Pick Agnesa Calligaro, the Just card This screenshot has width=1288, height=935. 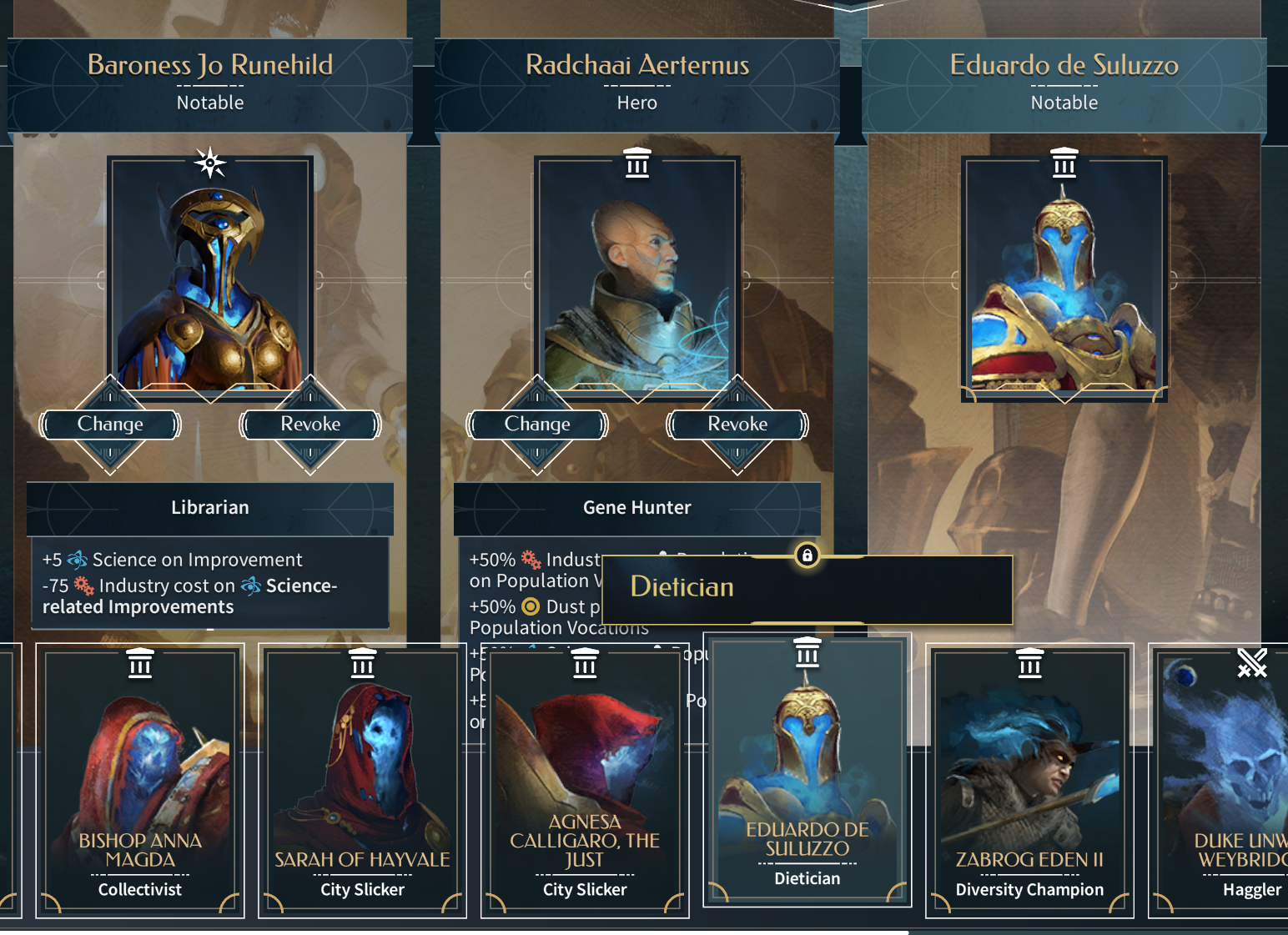pyautogui.click(x=585, y=780)
